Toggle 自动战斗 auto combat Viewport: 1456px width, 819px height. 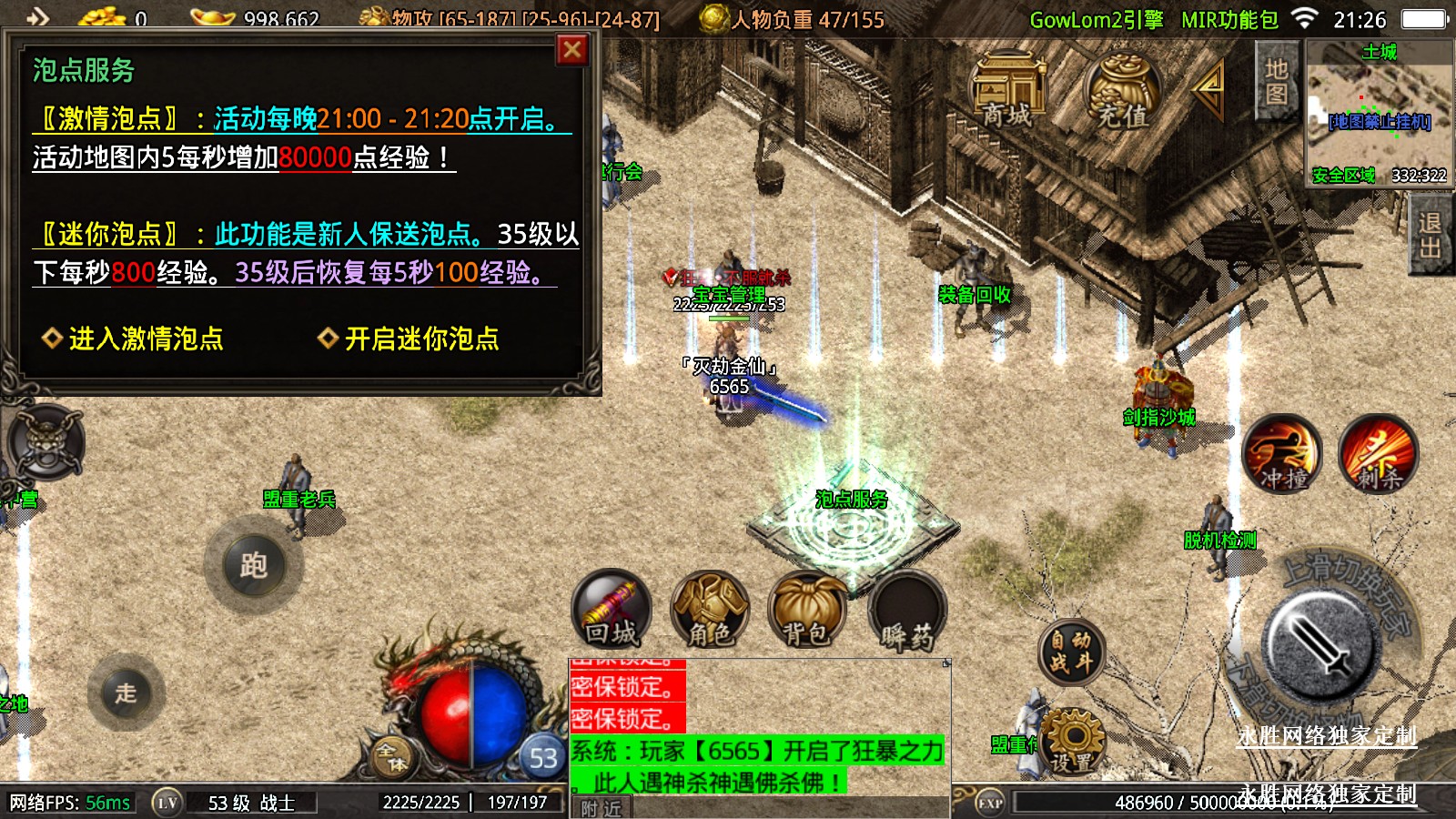coord(1071,652)
